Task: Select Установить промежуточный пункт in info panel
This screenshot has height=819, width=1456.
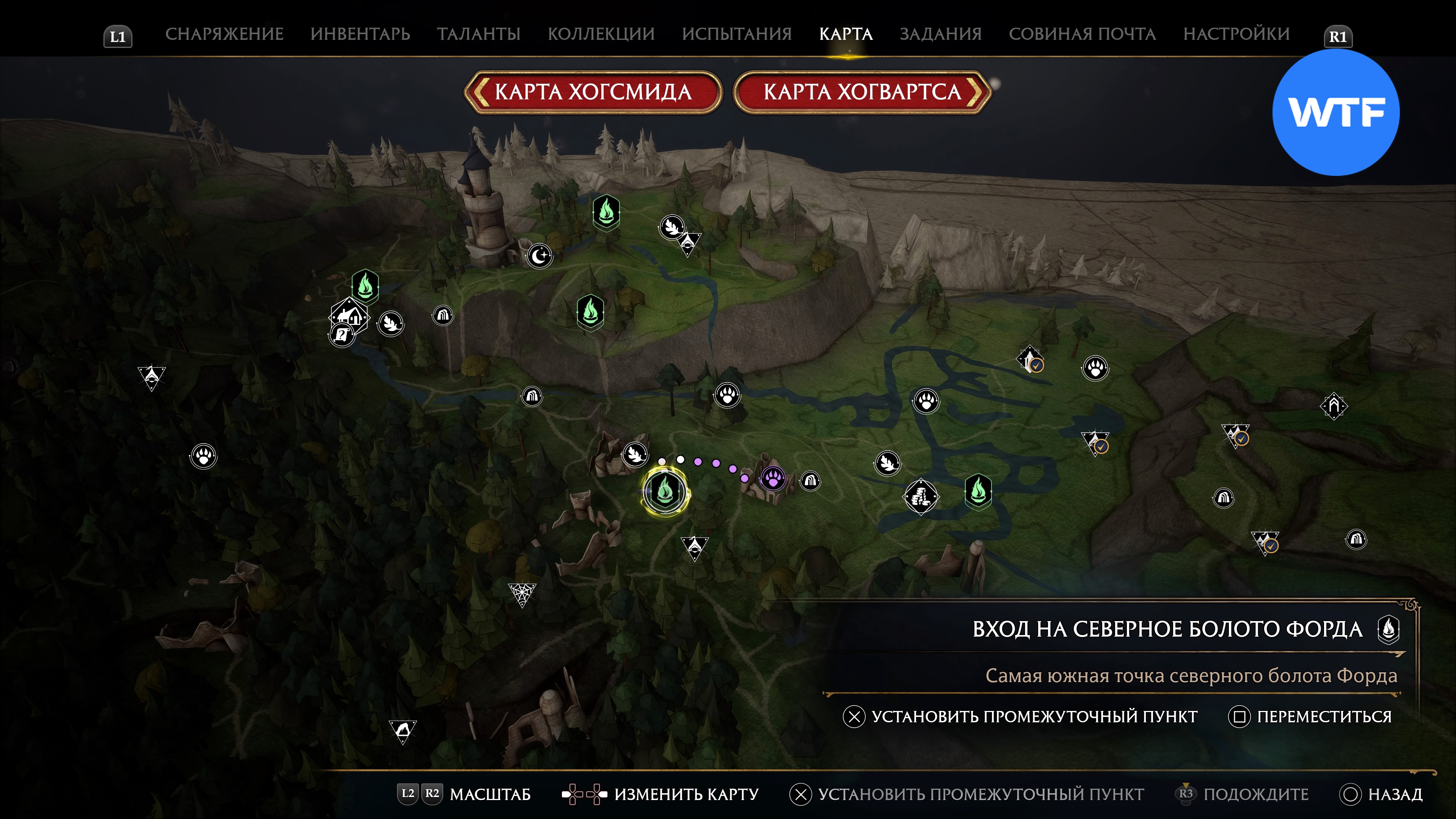Action: 1020,716
